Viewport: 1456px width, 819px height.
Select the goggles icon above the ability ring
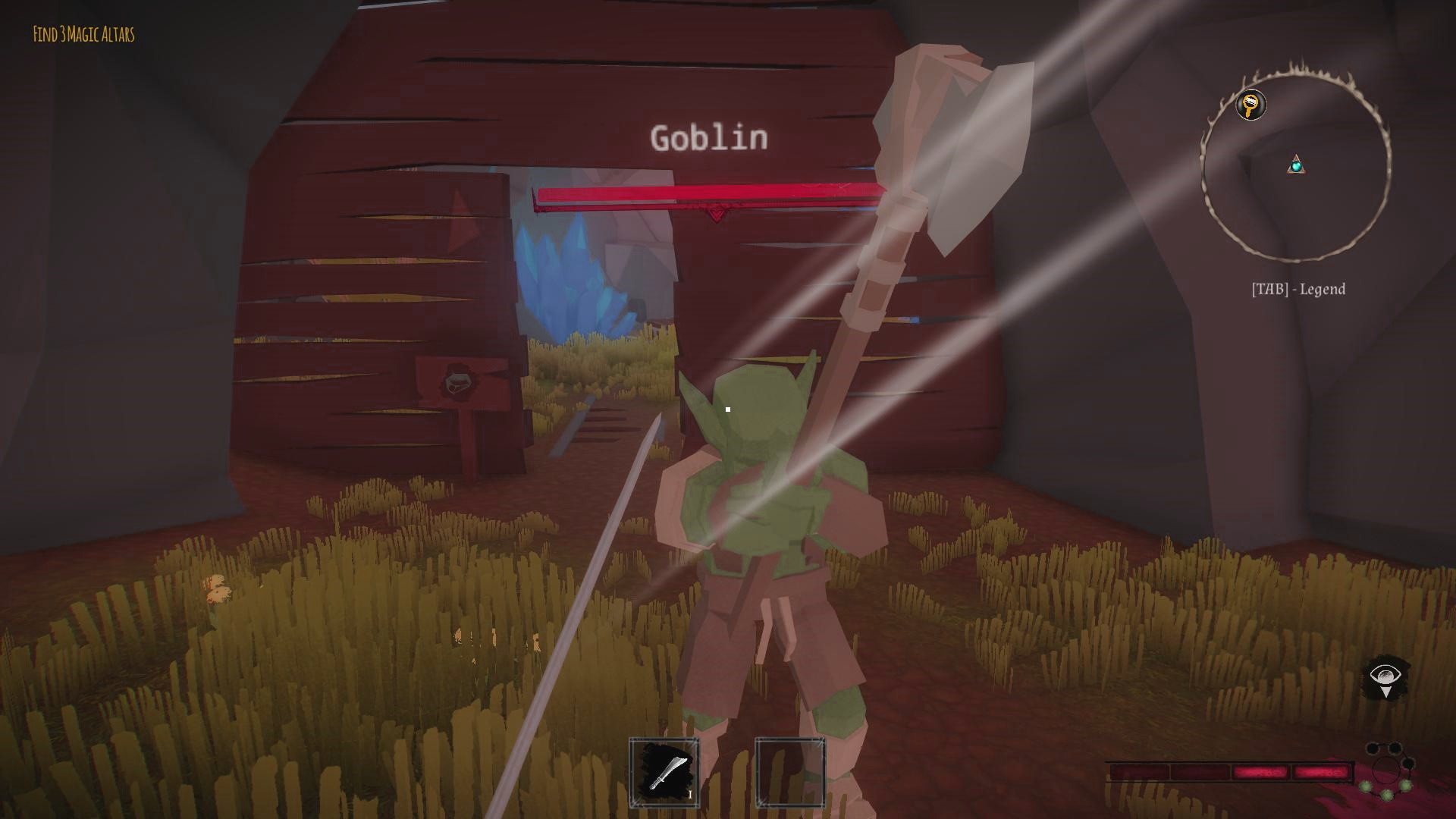[x=1384, y=747]
